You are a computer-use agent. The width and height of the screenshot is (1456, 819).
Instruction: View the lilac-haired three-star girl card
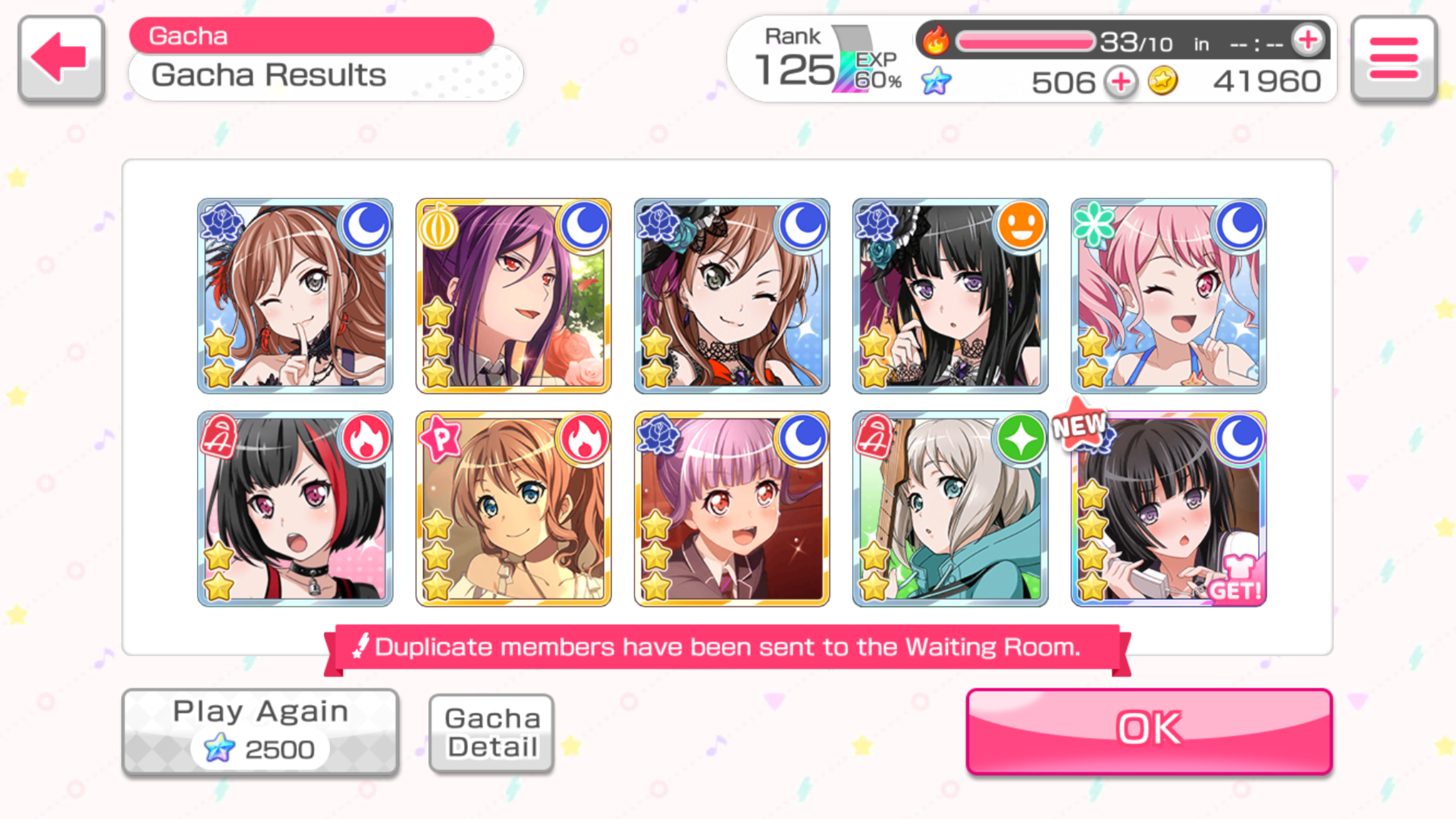[731, 509]
